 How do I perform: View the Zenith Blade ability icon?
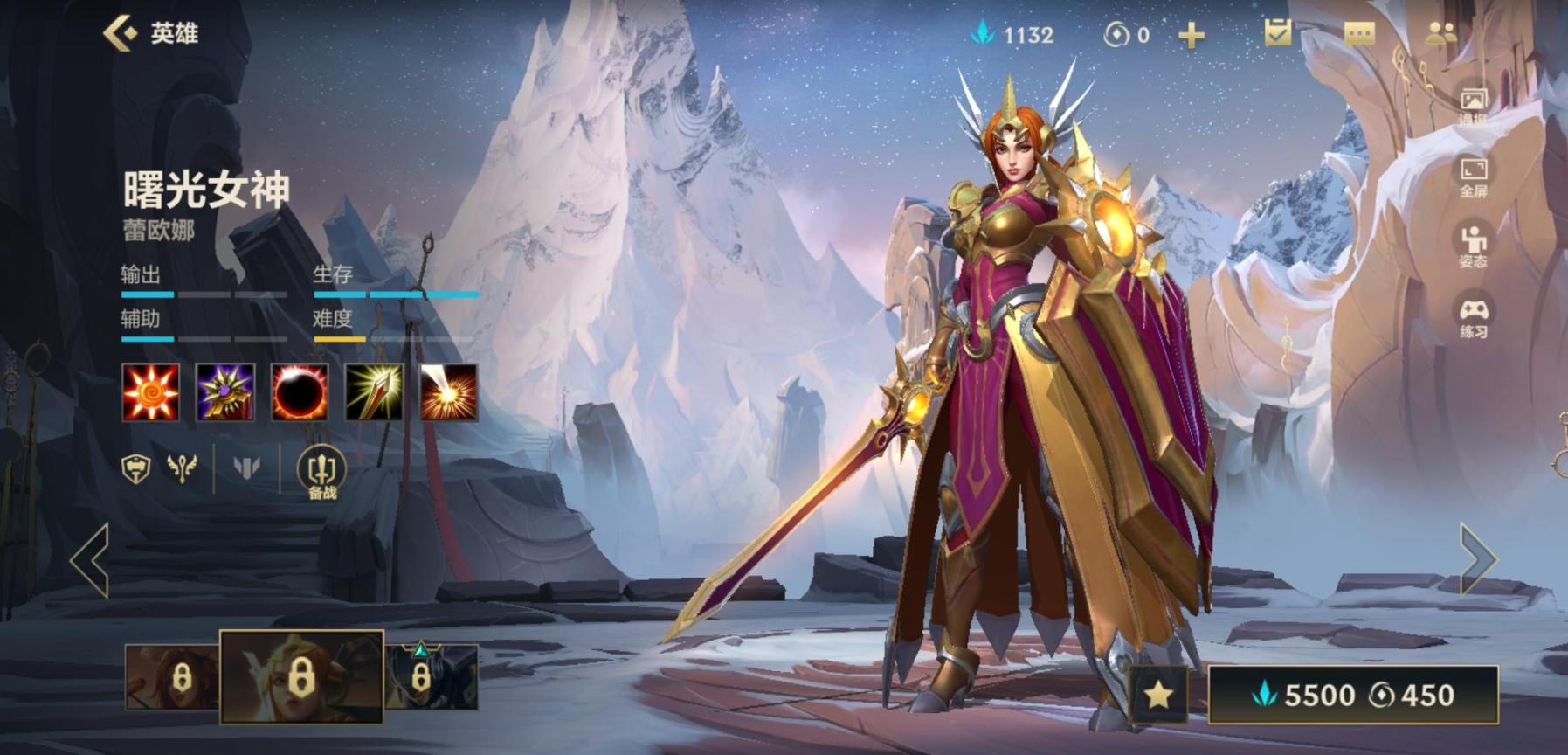tap(374, 392)
